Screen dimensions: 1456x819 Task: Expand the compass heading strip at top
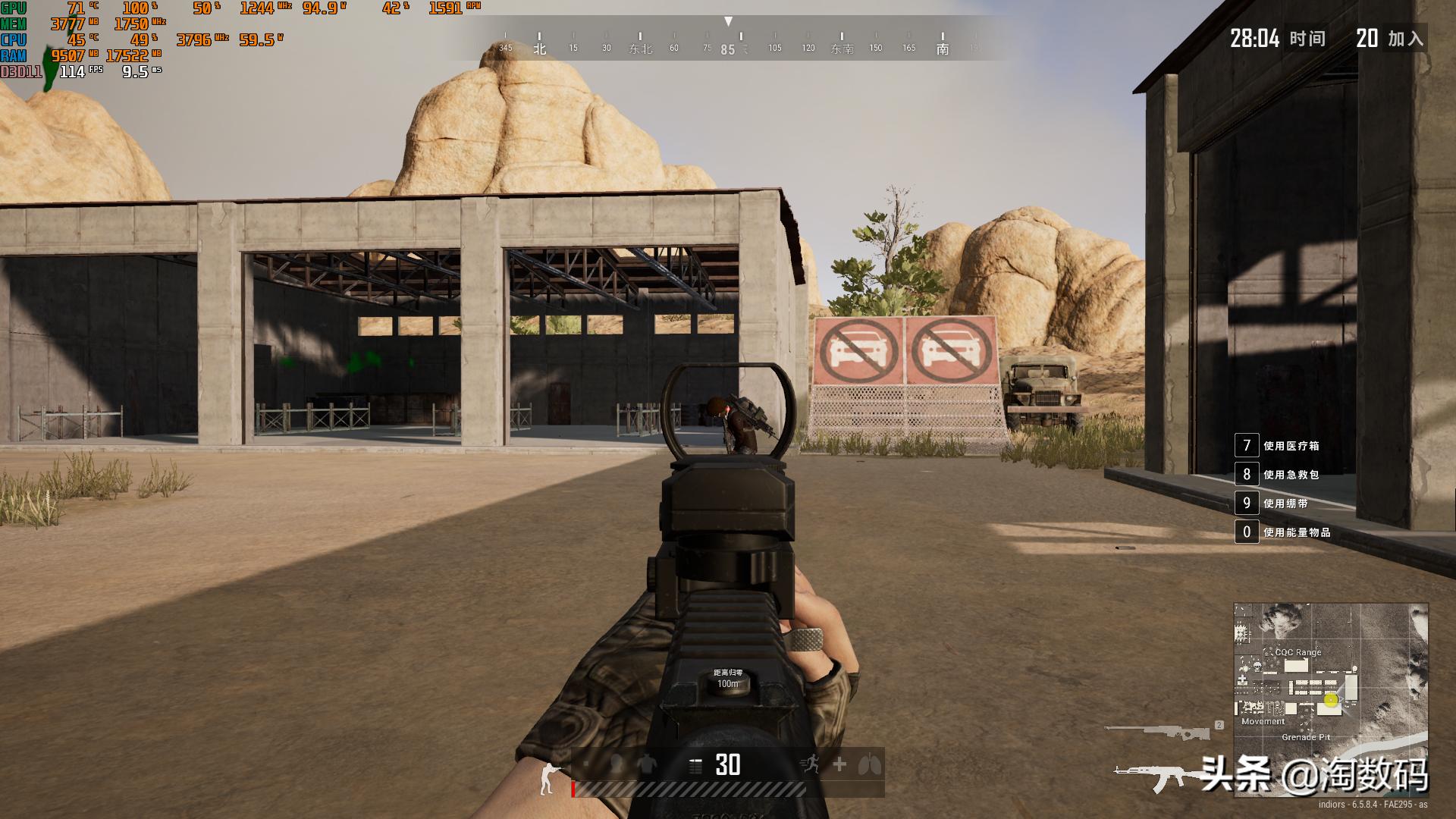click(x=730, y=42)
